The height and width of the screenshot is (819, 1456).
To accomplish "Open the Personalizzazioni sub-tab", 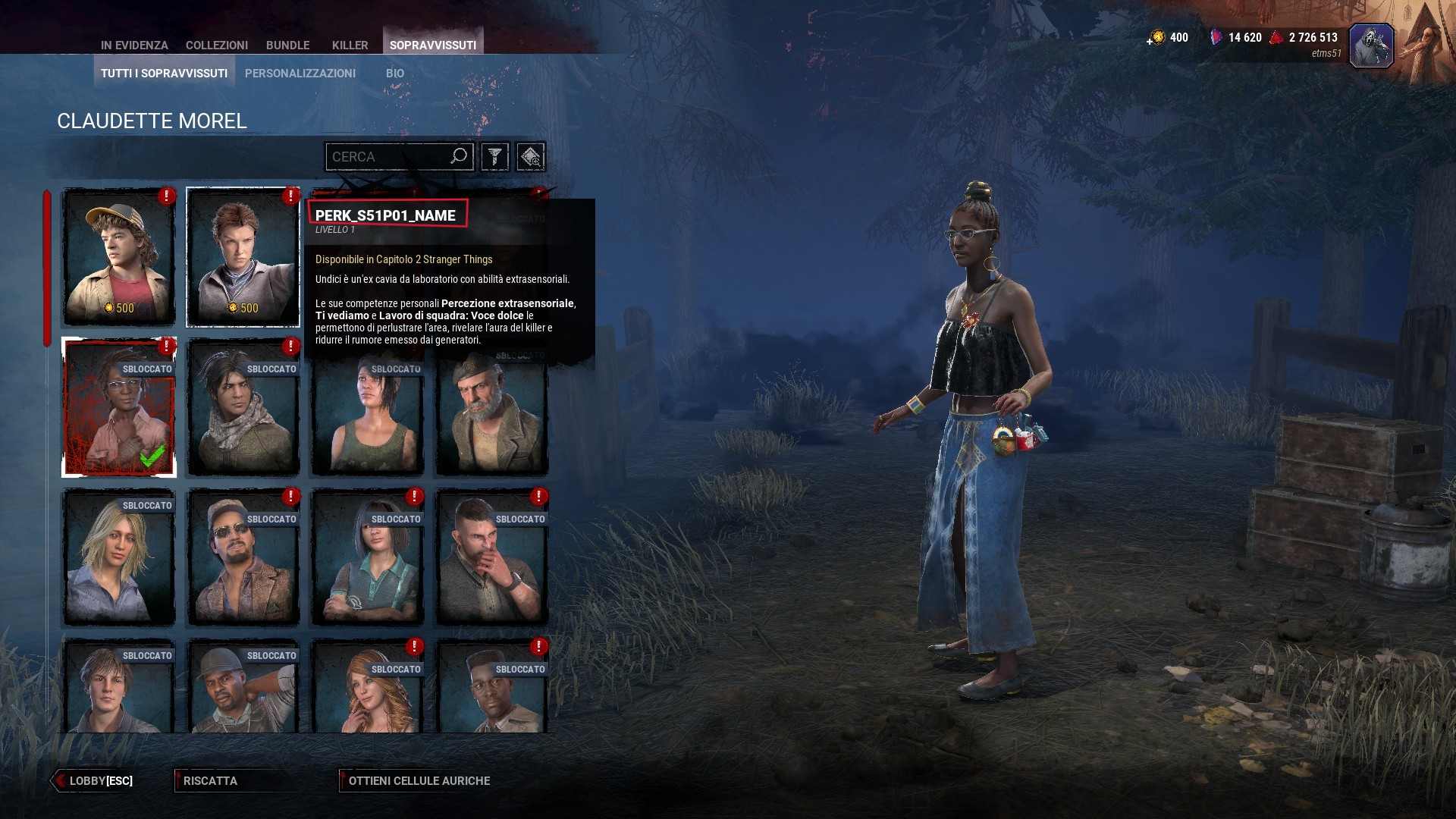I will 300,73.
